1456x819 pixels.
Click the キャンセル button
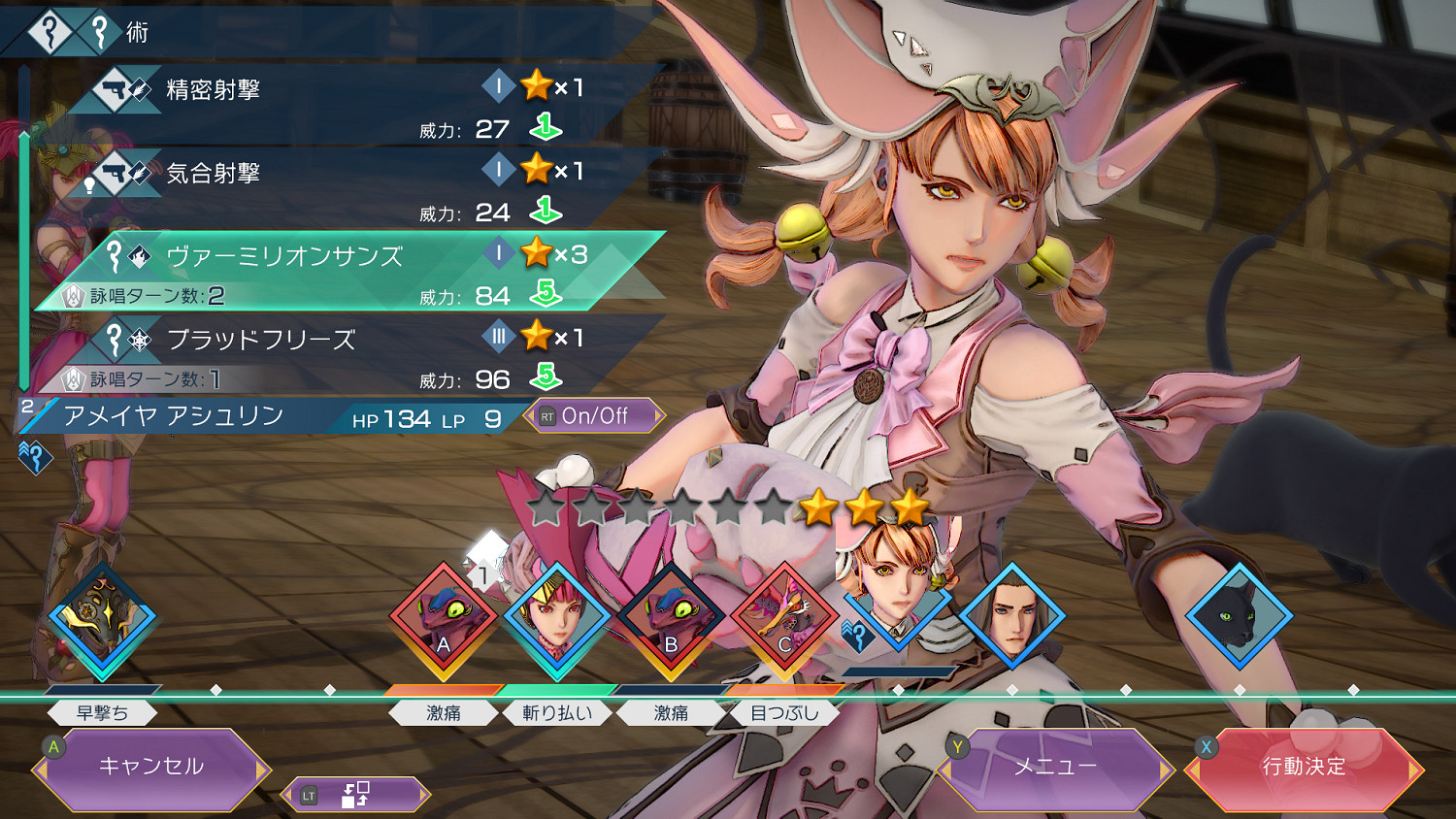(x=151, y=768)
